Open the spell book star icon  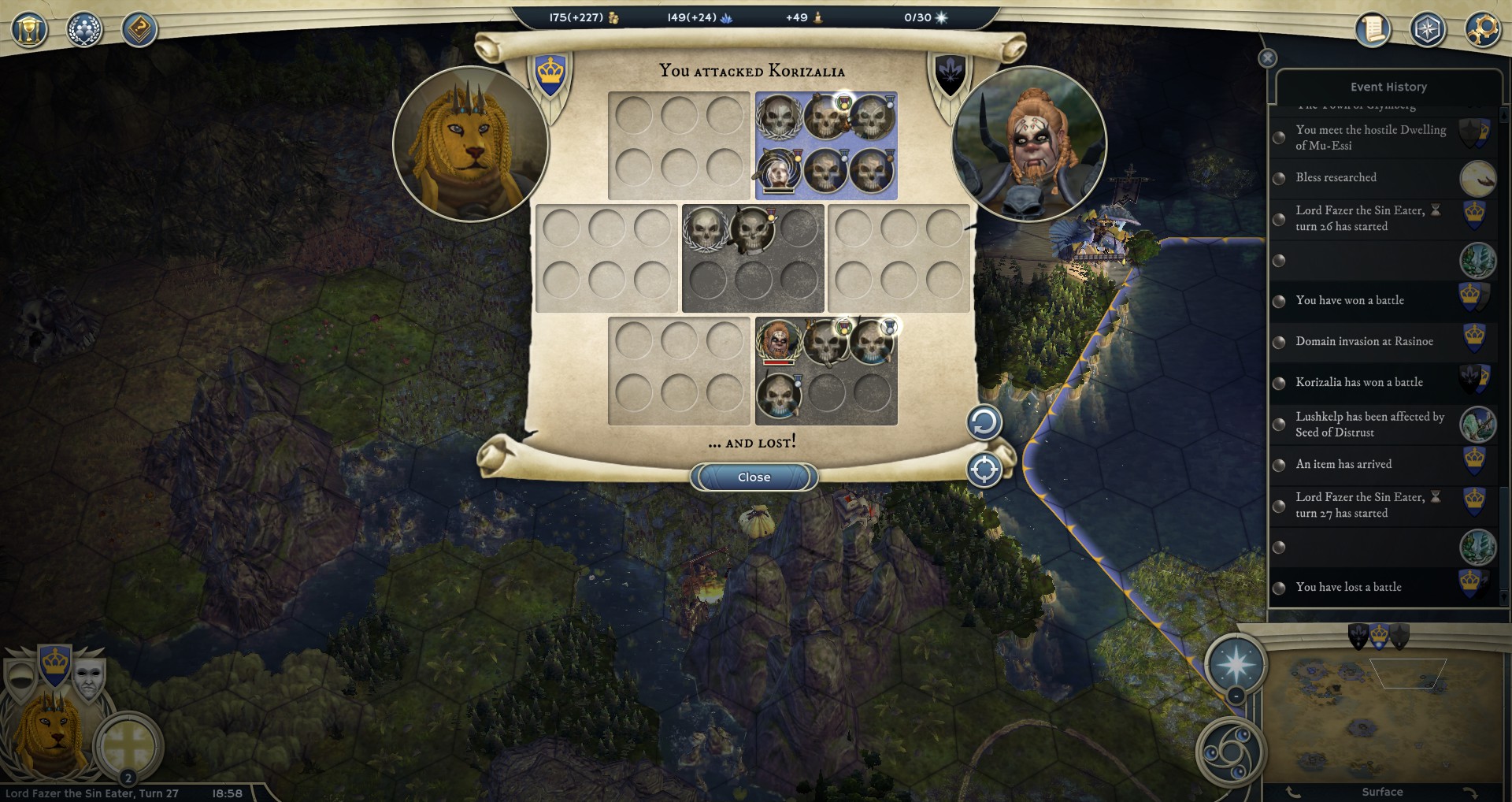(1427, 30)
